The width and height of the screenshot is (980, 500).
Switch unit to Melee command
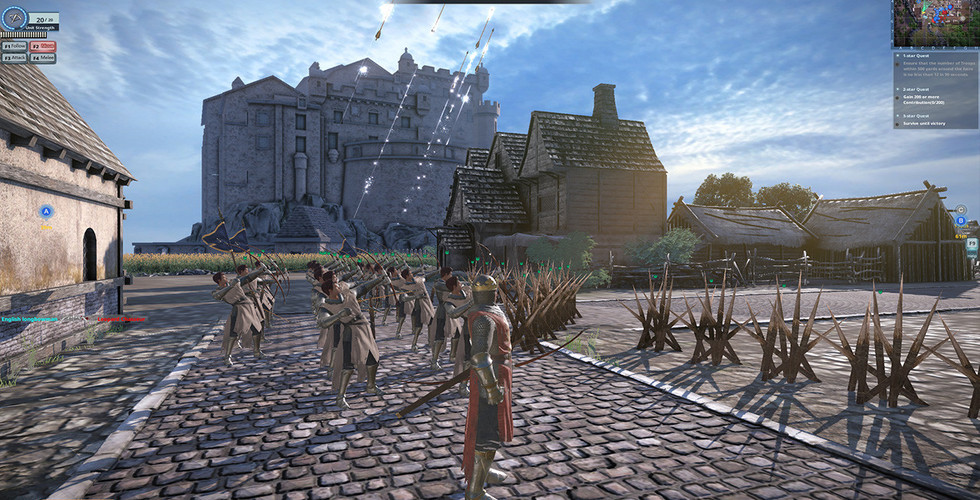tap(42, 58)
